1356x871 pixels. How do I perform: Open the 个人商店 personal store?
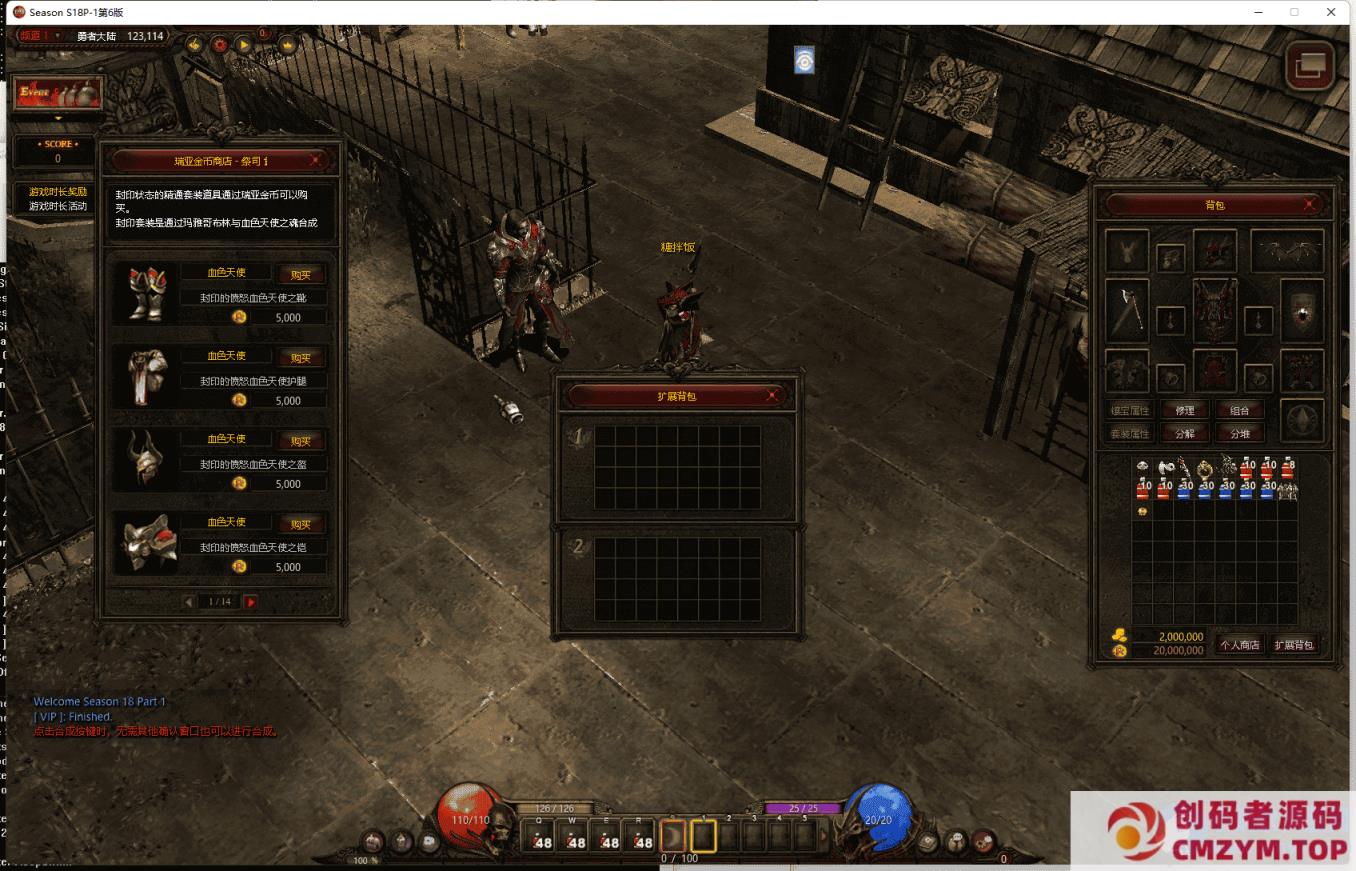click(x=1240, y=645)
